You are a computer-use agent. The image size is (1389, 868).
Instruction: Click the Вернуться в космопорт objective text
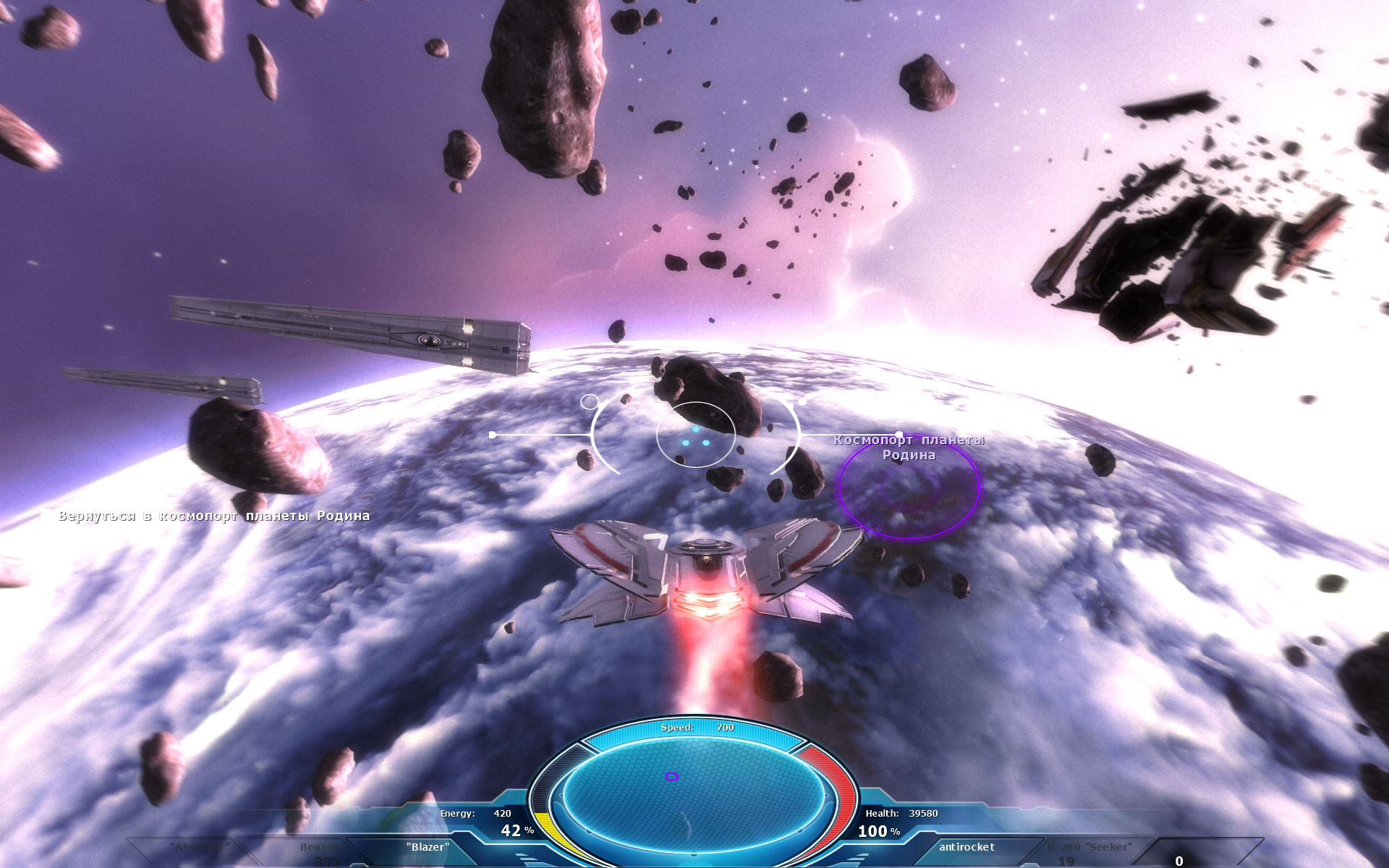(214, 516)
